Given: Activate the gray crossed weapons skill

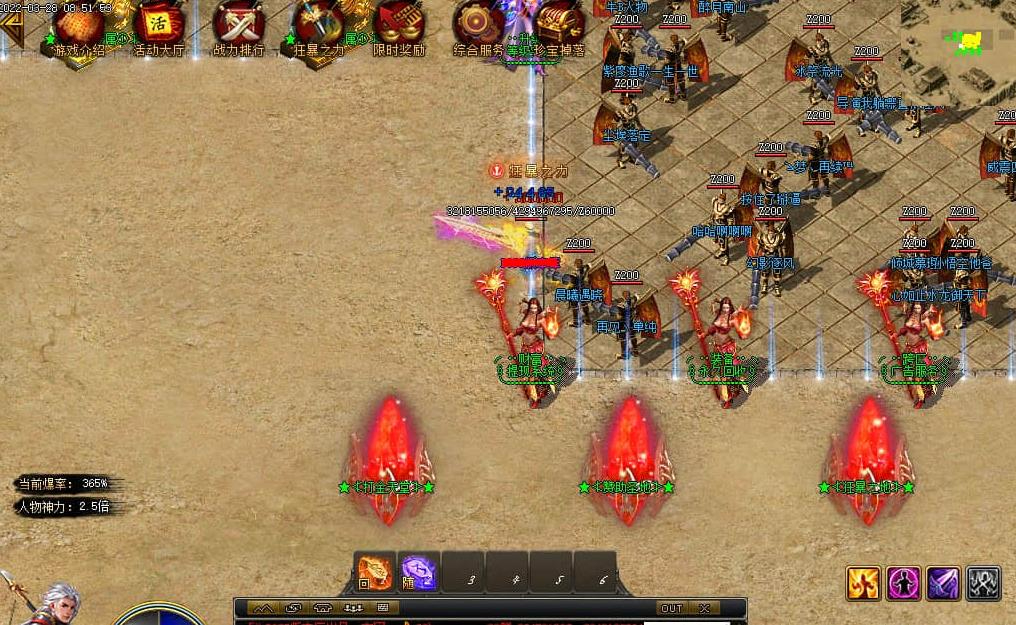Looking at the screenshot, I should pyautogui.click(x=983, y=583).
